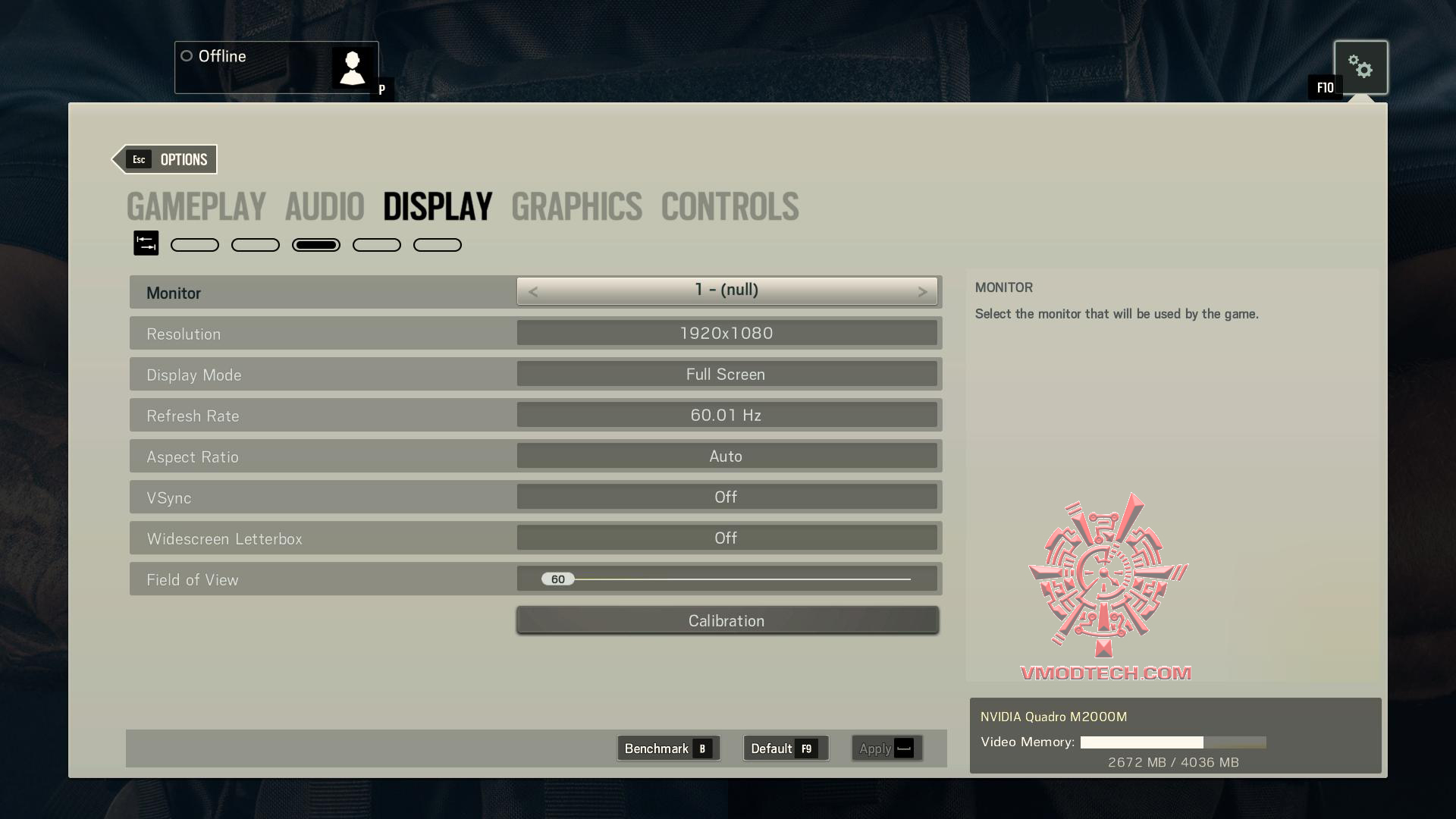Switch to the Graphics tab
This screenshot has width=1456, height=819.
(x=576, y=207)
